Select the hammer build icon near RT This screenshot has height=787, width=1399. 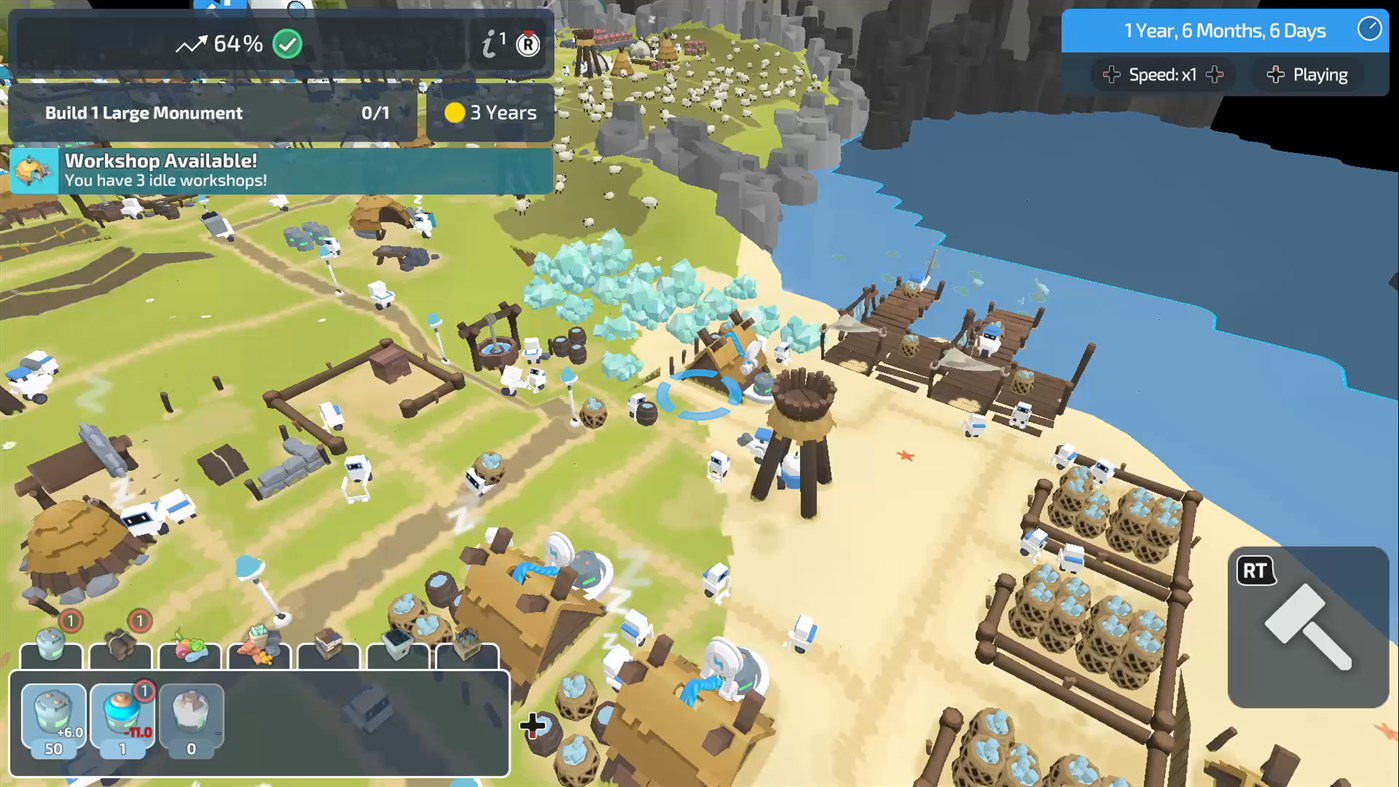coord(1308,625)
